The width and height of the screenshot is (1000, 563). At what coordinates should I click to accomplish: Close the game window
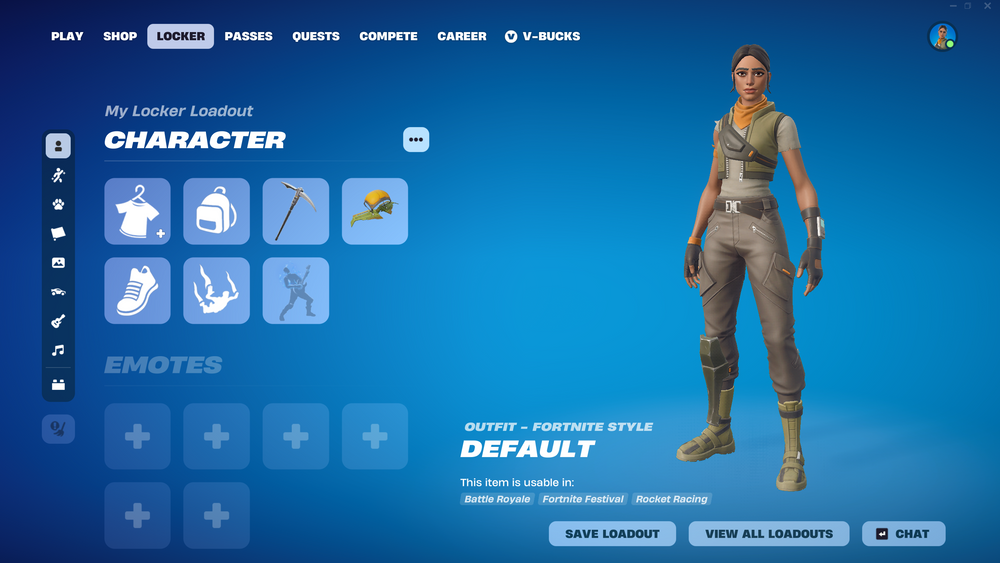coord(988,6)
